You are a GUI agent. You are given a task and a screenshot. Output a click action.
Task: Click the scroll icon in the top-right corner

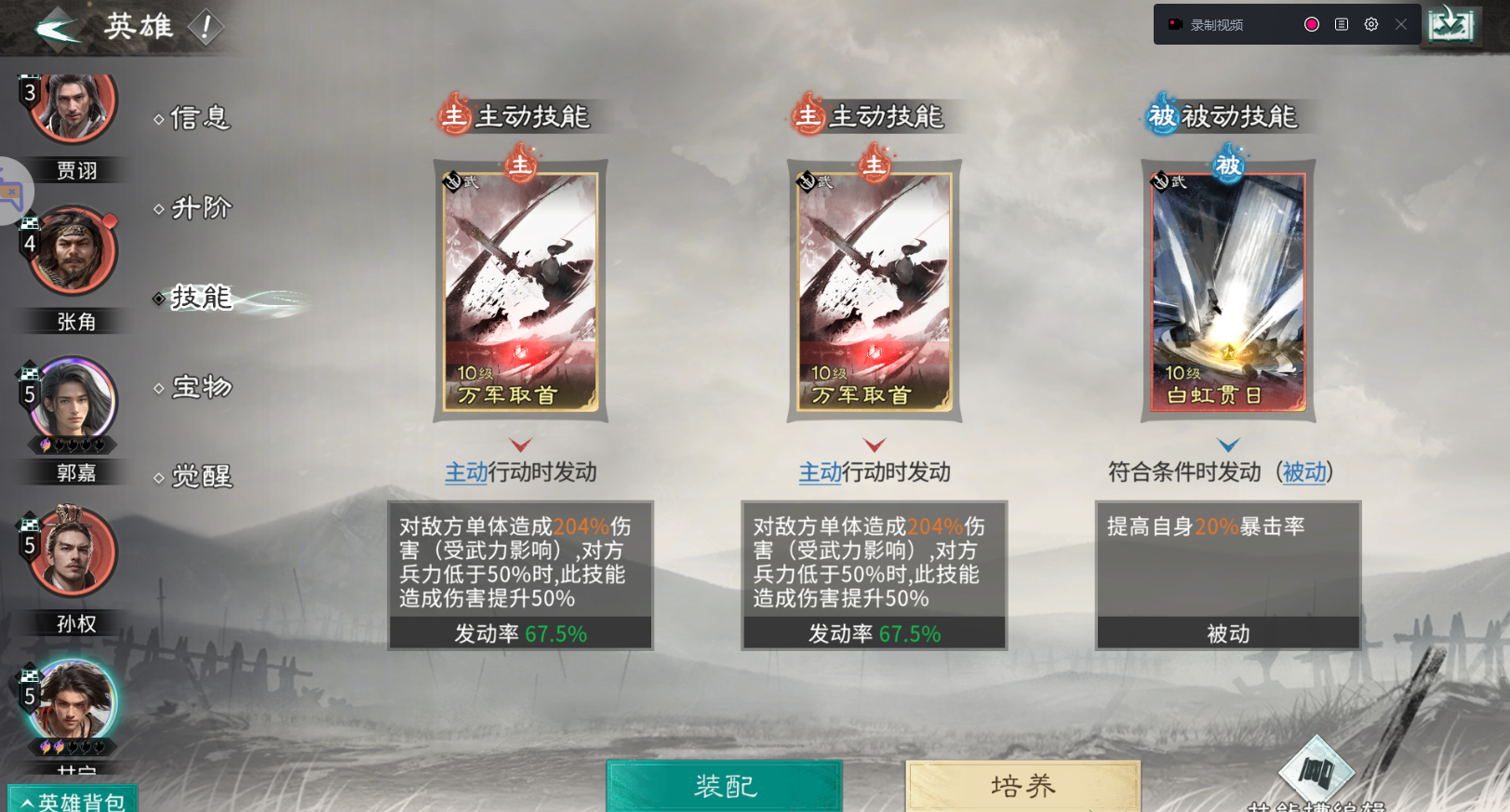tap(1451, 23)
